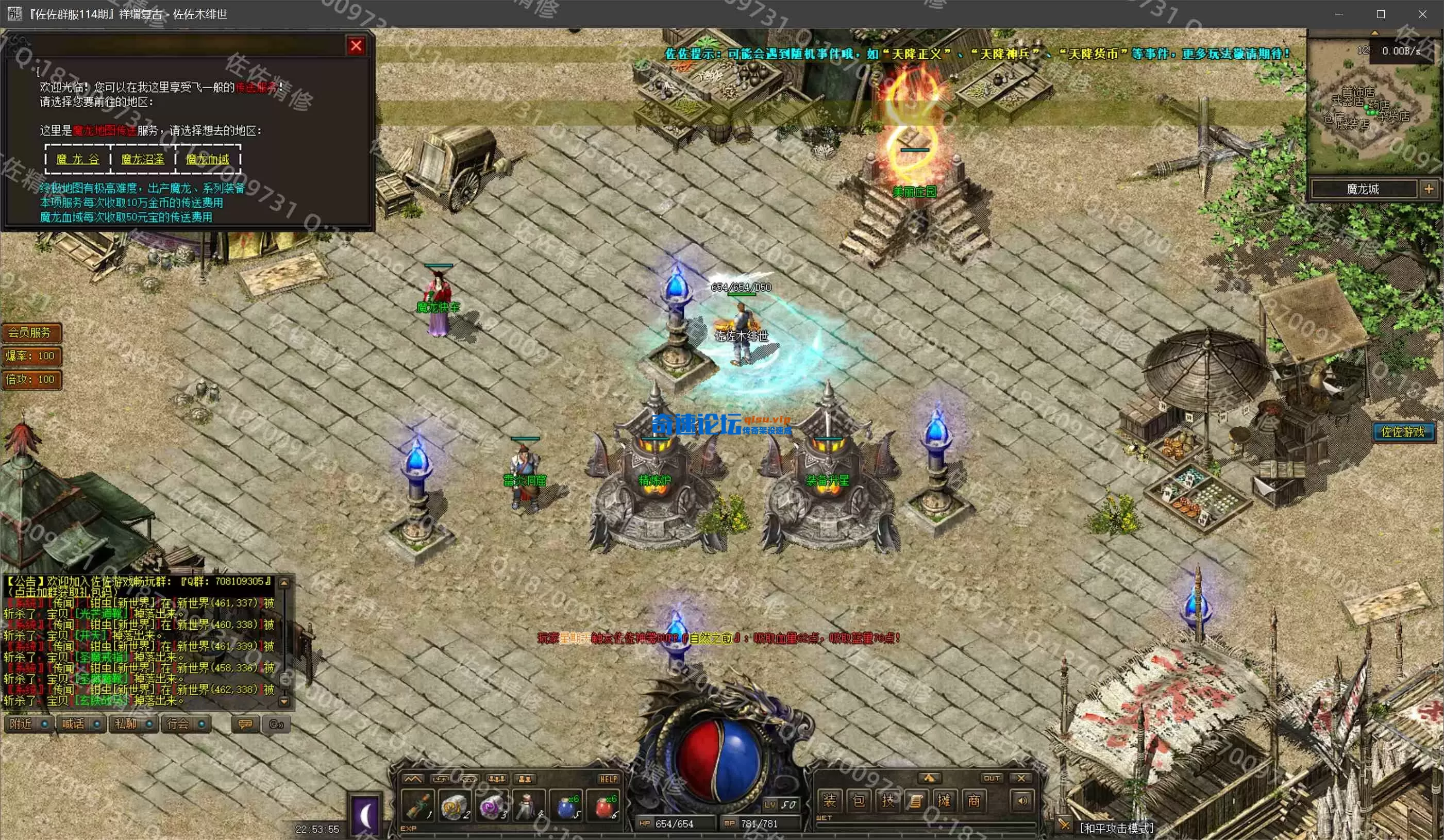The width and height of the screenshot is (1444, 840).
Task: Switch chat to the 喊话 shout channel
Action: [x=81, y=724]
